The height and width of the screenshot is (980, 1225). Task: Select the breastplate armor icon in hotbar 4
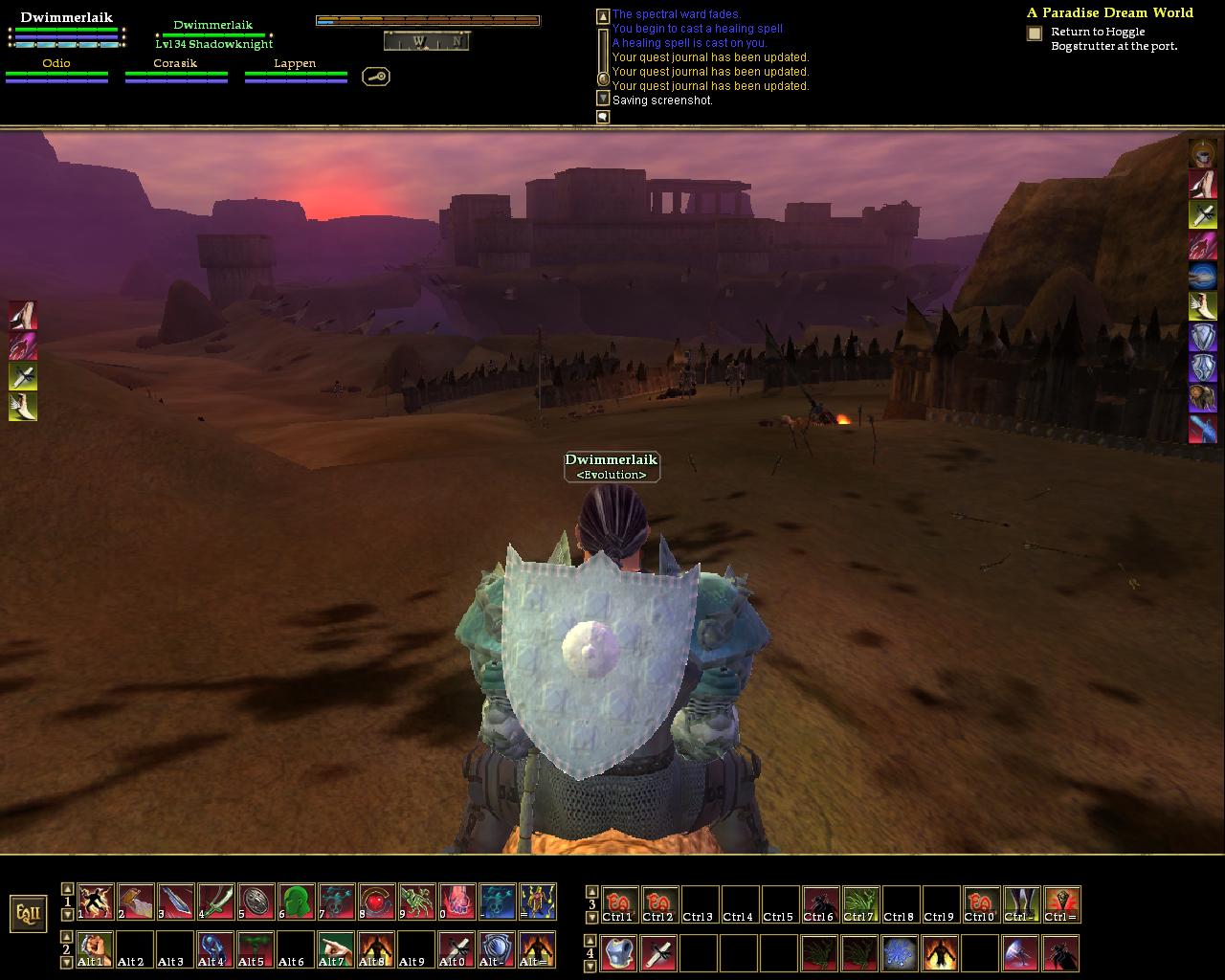coord(619,953)
